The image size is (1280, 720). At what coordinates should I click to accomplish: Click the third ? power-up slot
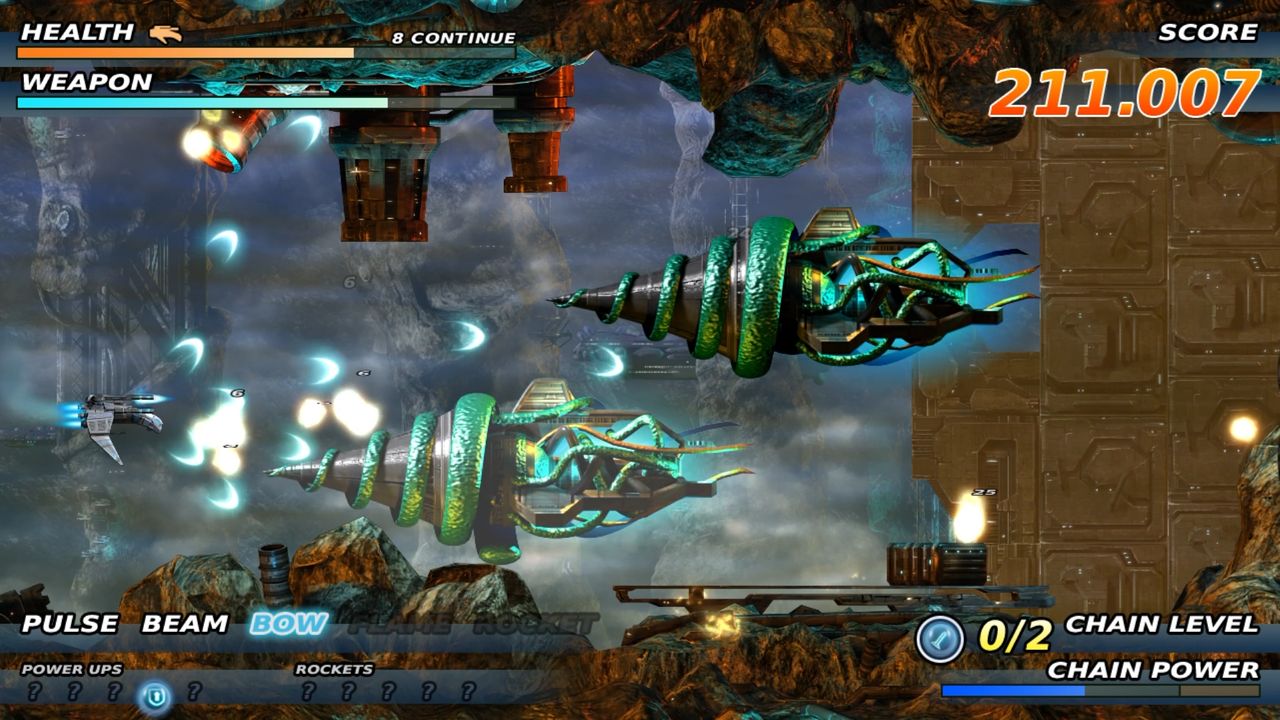tap(115, 692)
